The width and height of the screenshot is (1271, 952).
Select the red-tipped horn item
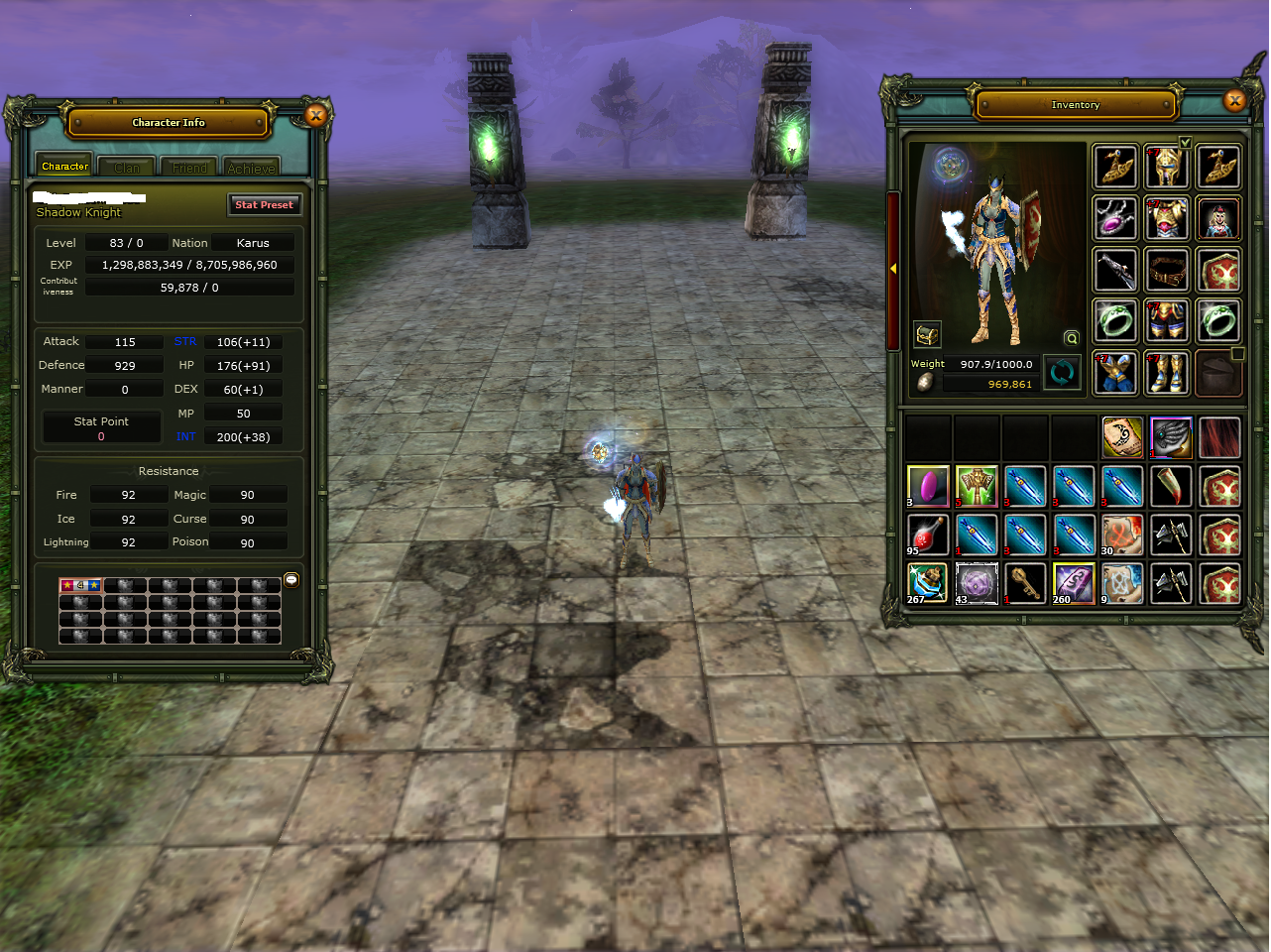(x=1171, y=487)
